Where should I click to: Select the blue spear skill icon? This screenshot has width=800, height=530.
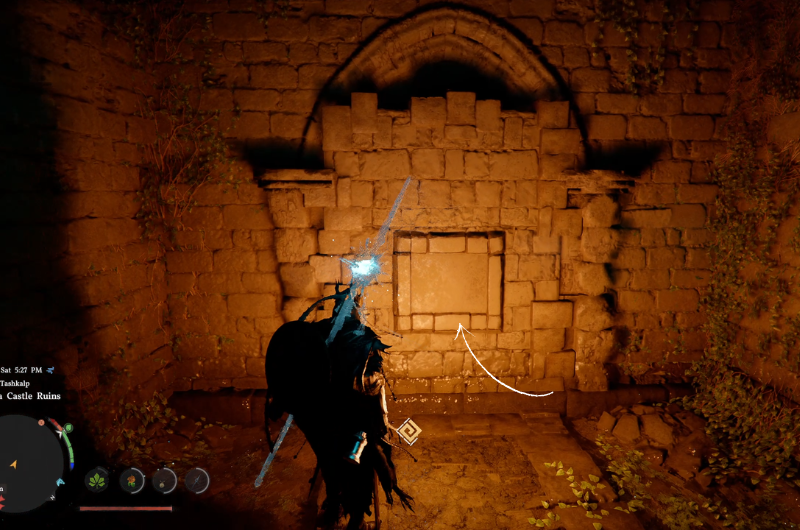pos(198,480)
